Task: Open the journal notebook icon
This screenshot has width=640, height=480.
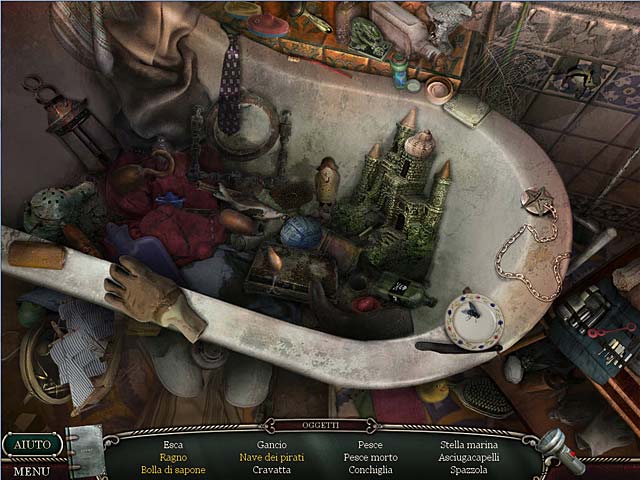Action: click(x=86, y=449)
